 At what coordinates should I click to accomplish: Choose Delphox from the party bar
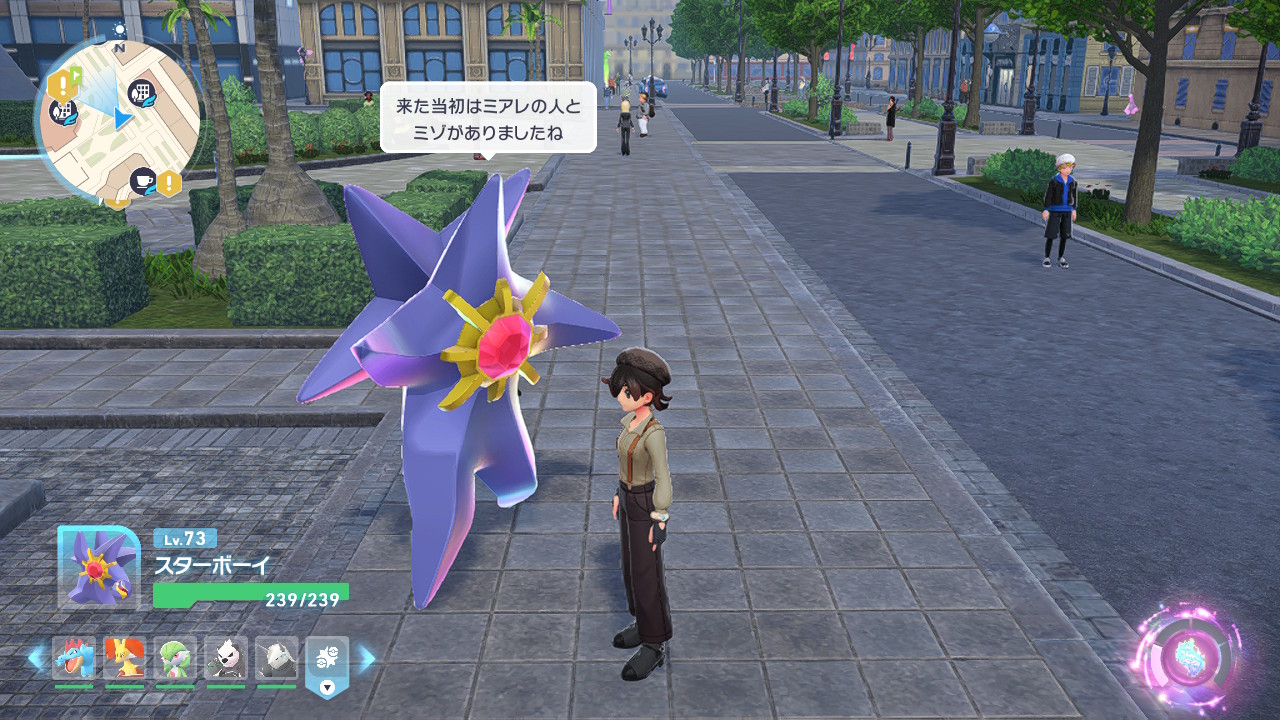(x=124, y=658)
